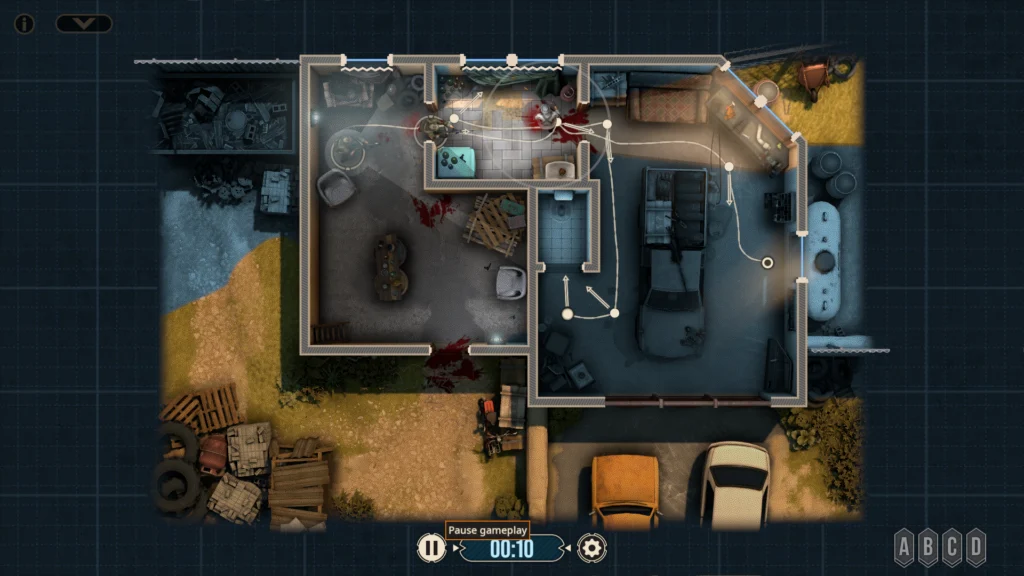Image resolution: width=1024 pixels, height=576 pixels.
Task: Open the mission info panel
Action: tap(24, 23)
